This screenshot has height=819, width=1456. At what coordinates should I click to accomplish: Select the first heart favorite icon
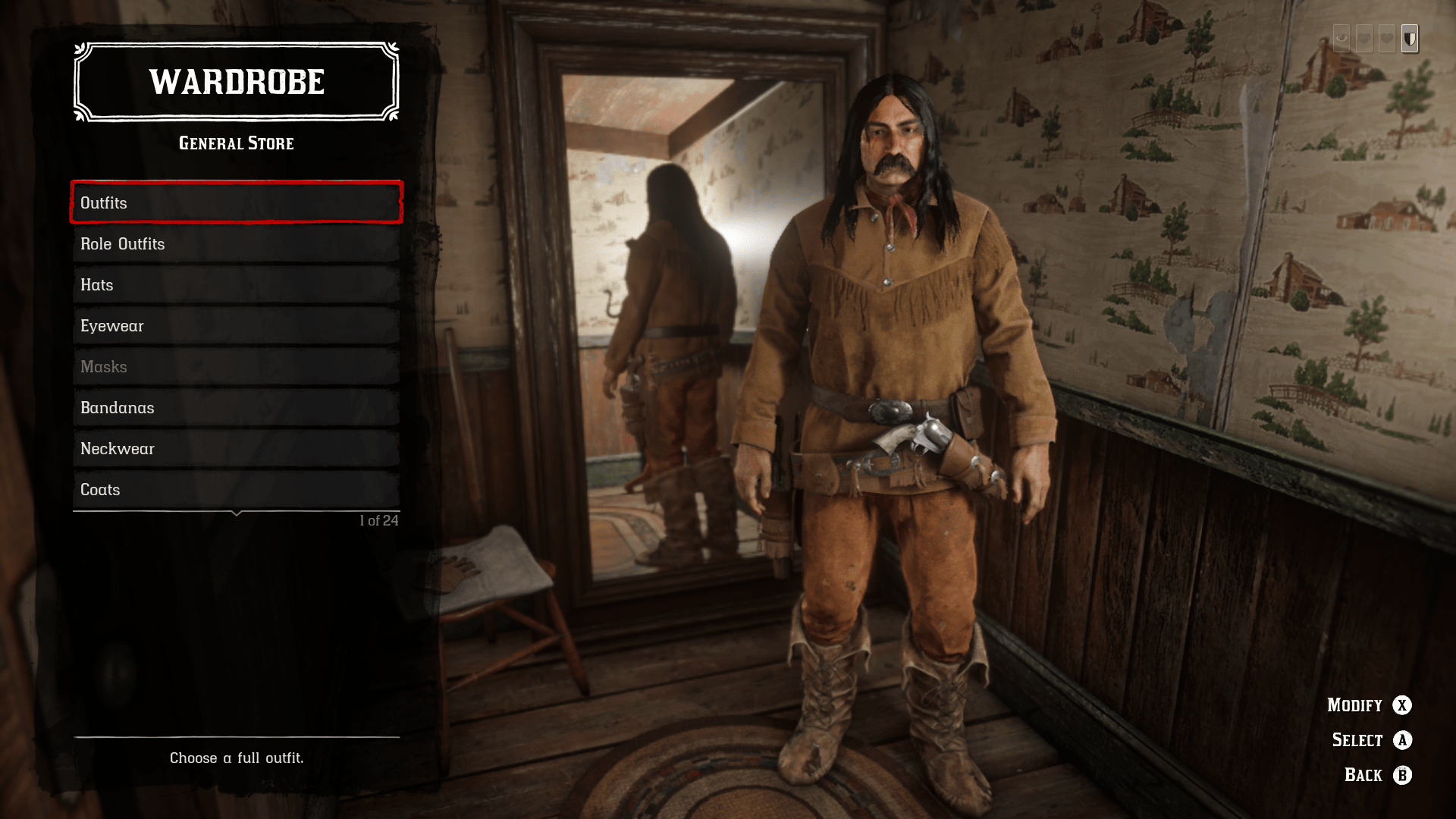[x=1364, y=39]
